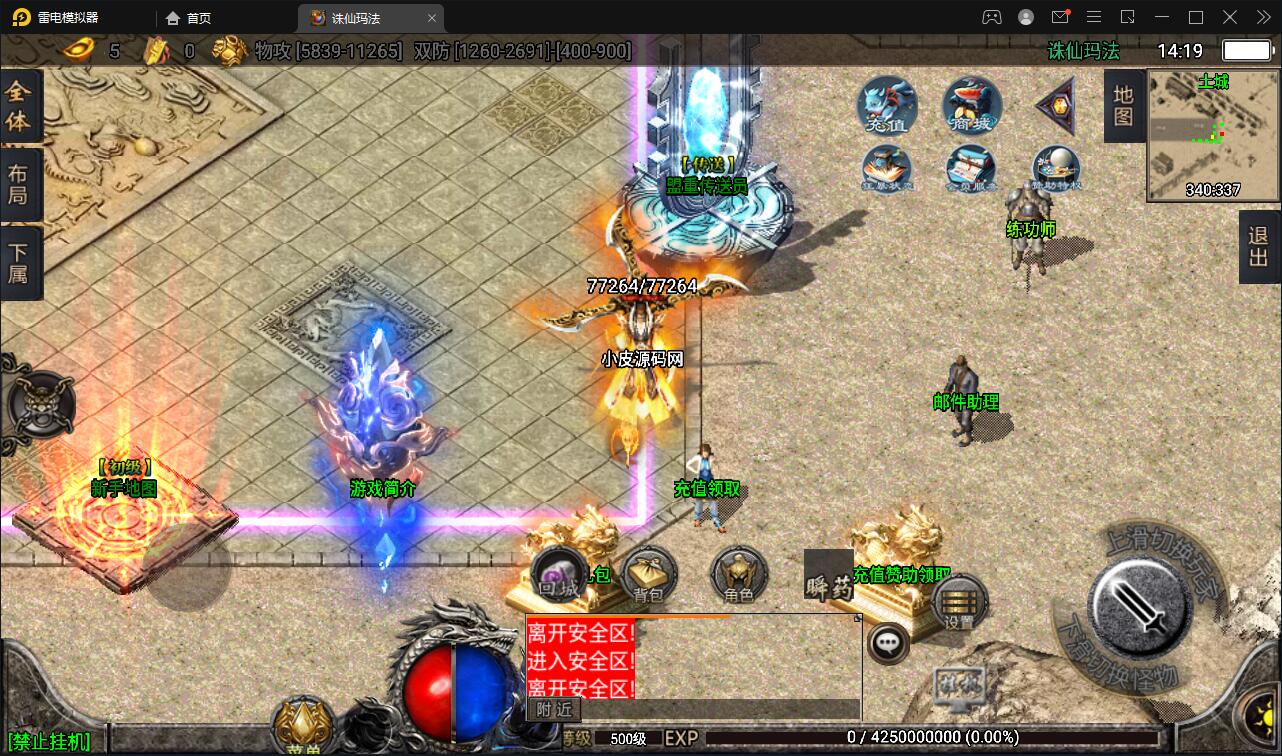Open the 背包 backpack
1282x756 pixels.
pos(649,577)
